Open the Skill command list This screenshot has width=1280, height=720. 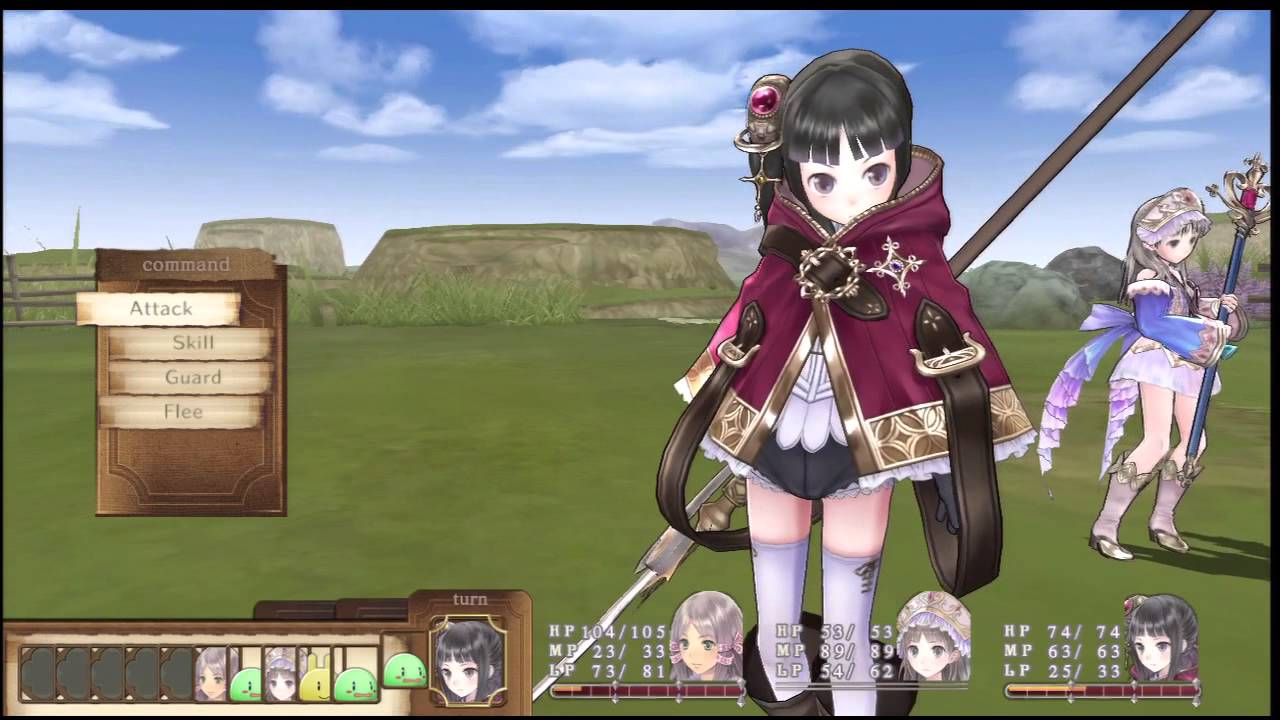[192, 343]
